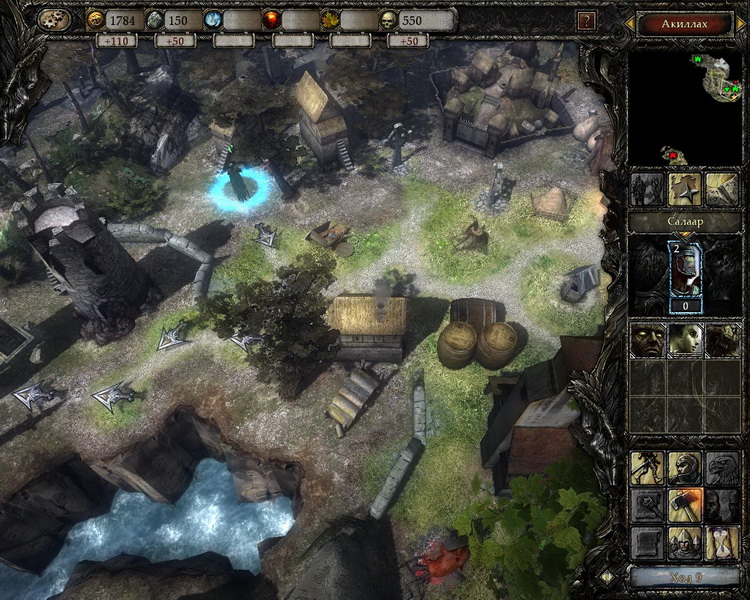Click the hourglass wait icon
The height and width of the screenshot is (600, 750).
click(x=722, y=542)
